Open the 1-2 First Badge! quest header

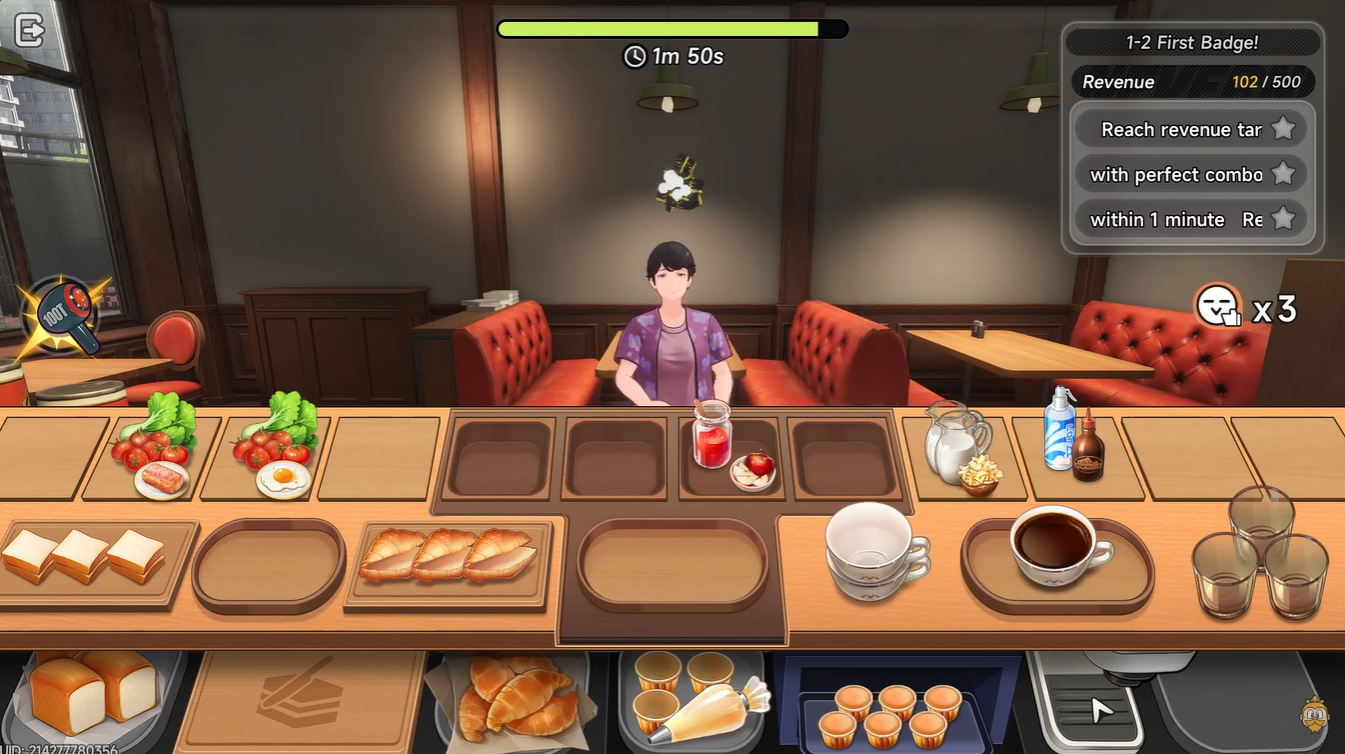coord(1192,42)
